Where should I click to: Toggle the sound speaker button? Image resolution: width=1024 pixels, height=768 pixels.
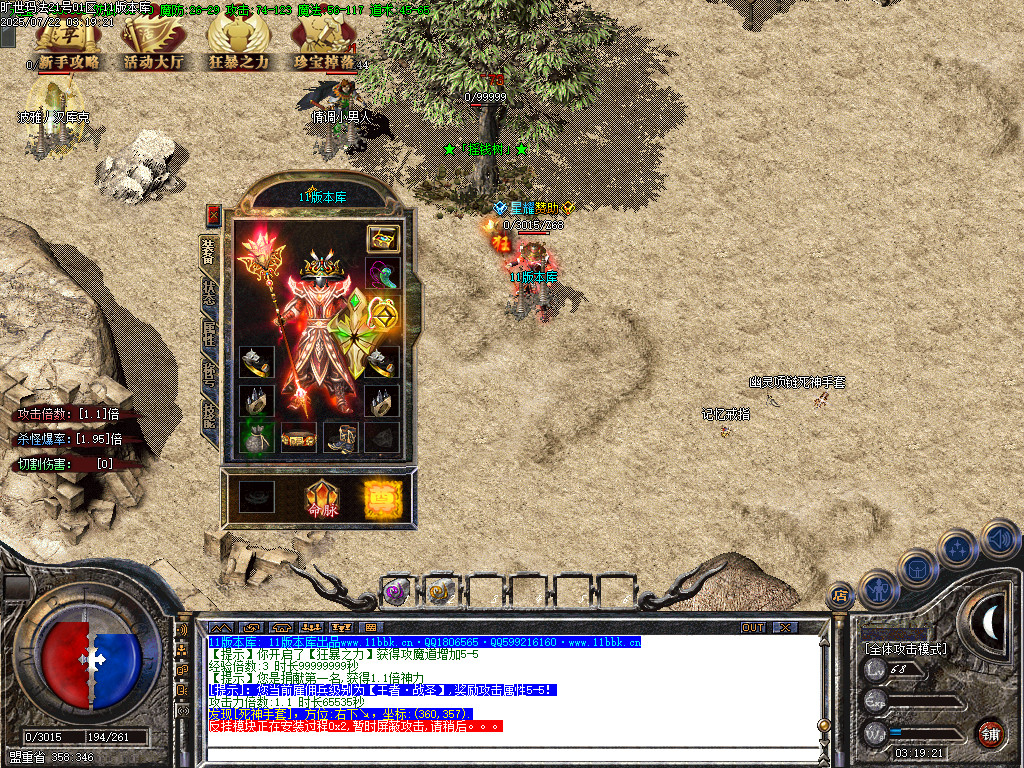click(x=999, y=538)
